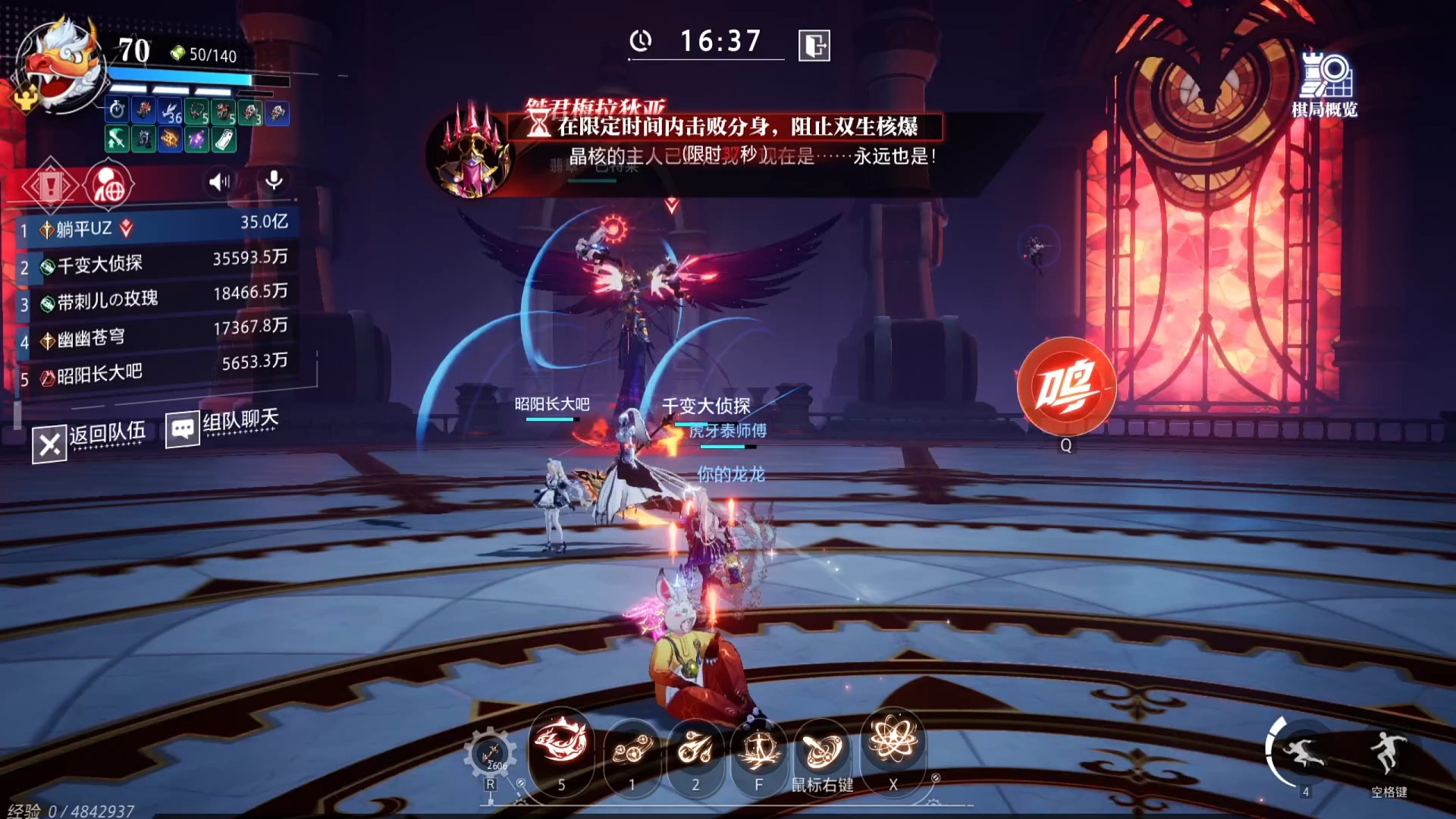Click the gear icon labeled R

[490, 755]
